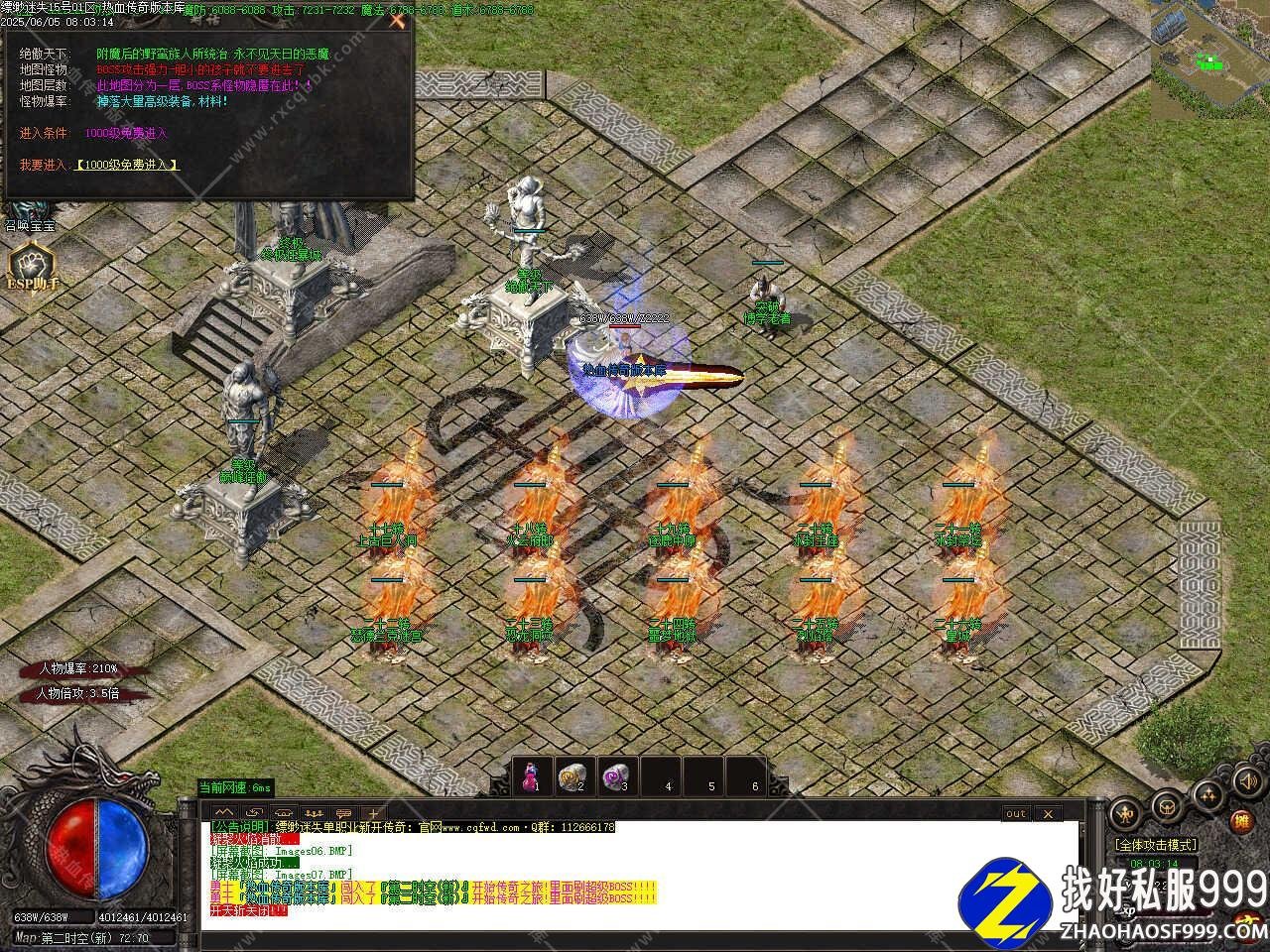Viewport: 1270px width, 952px height.
Task: Close the chat panel with its X
Action: [1047, 814]
